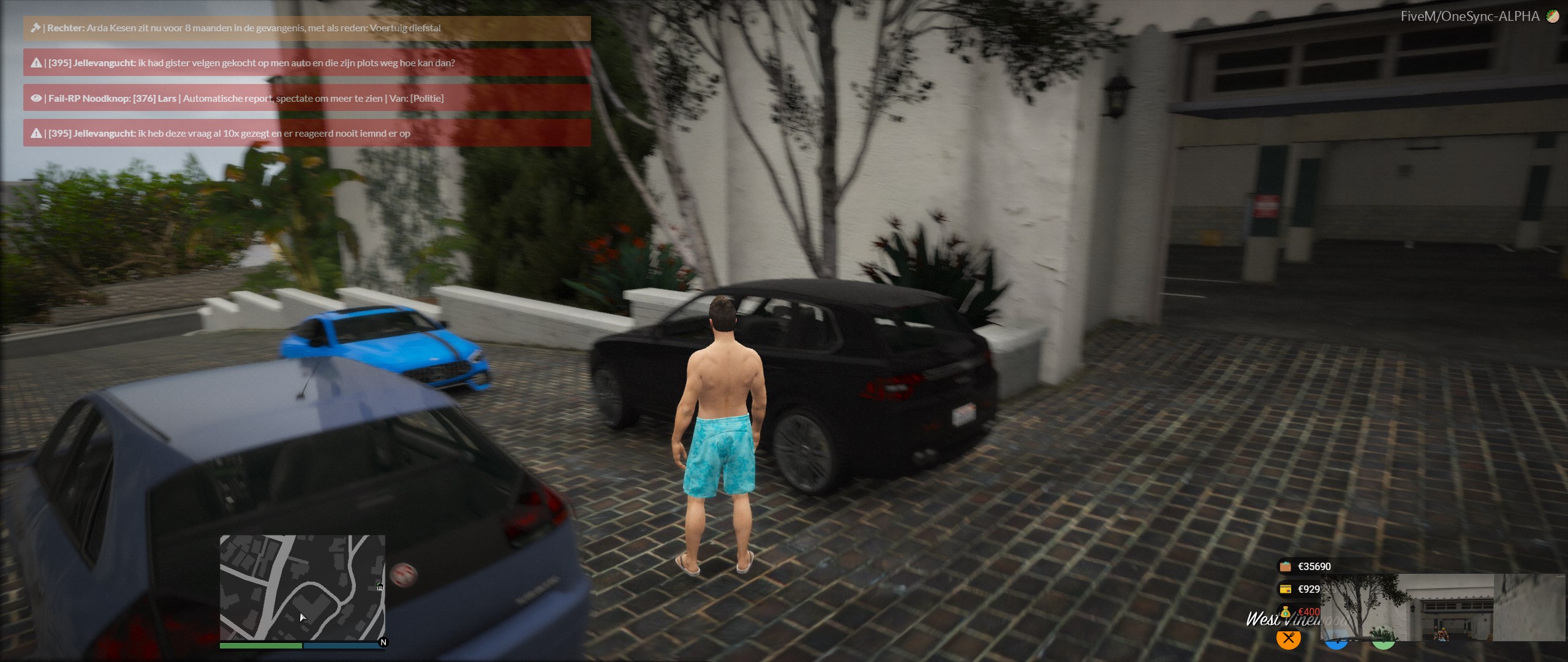The image size is (1568, 662).
Task: Click the Rechter jail notice for Arda Kesen
Action: click(307, 28)
